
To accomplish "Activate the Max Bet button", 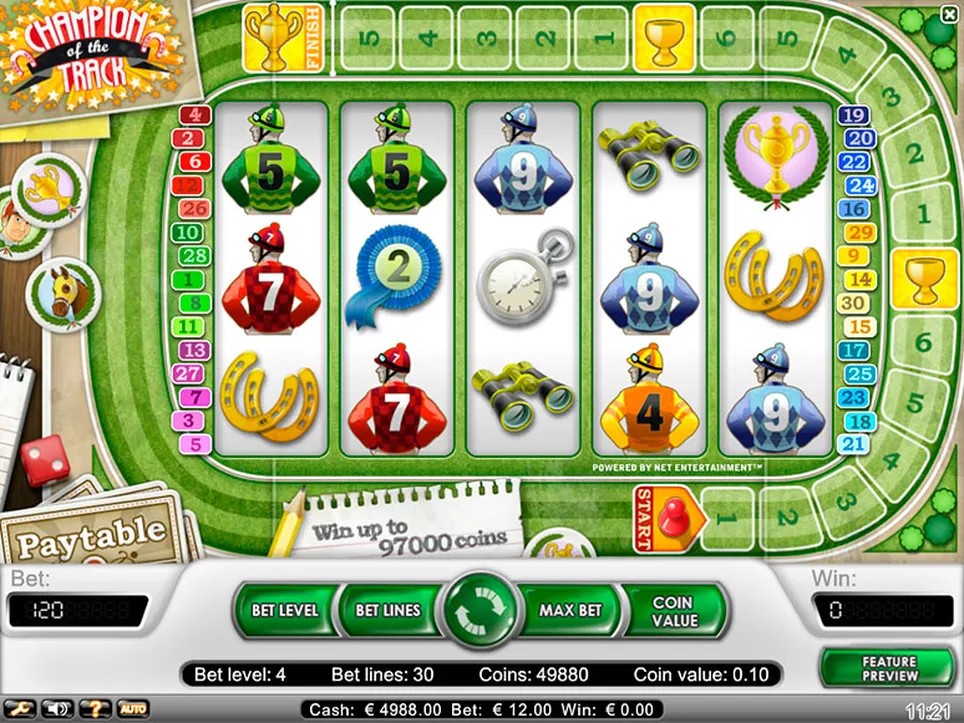I will click(x=570, y=610).
